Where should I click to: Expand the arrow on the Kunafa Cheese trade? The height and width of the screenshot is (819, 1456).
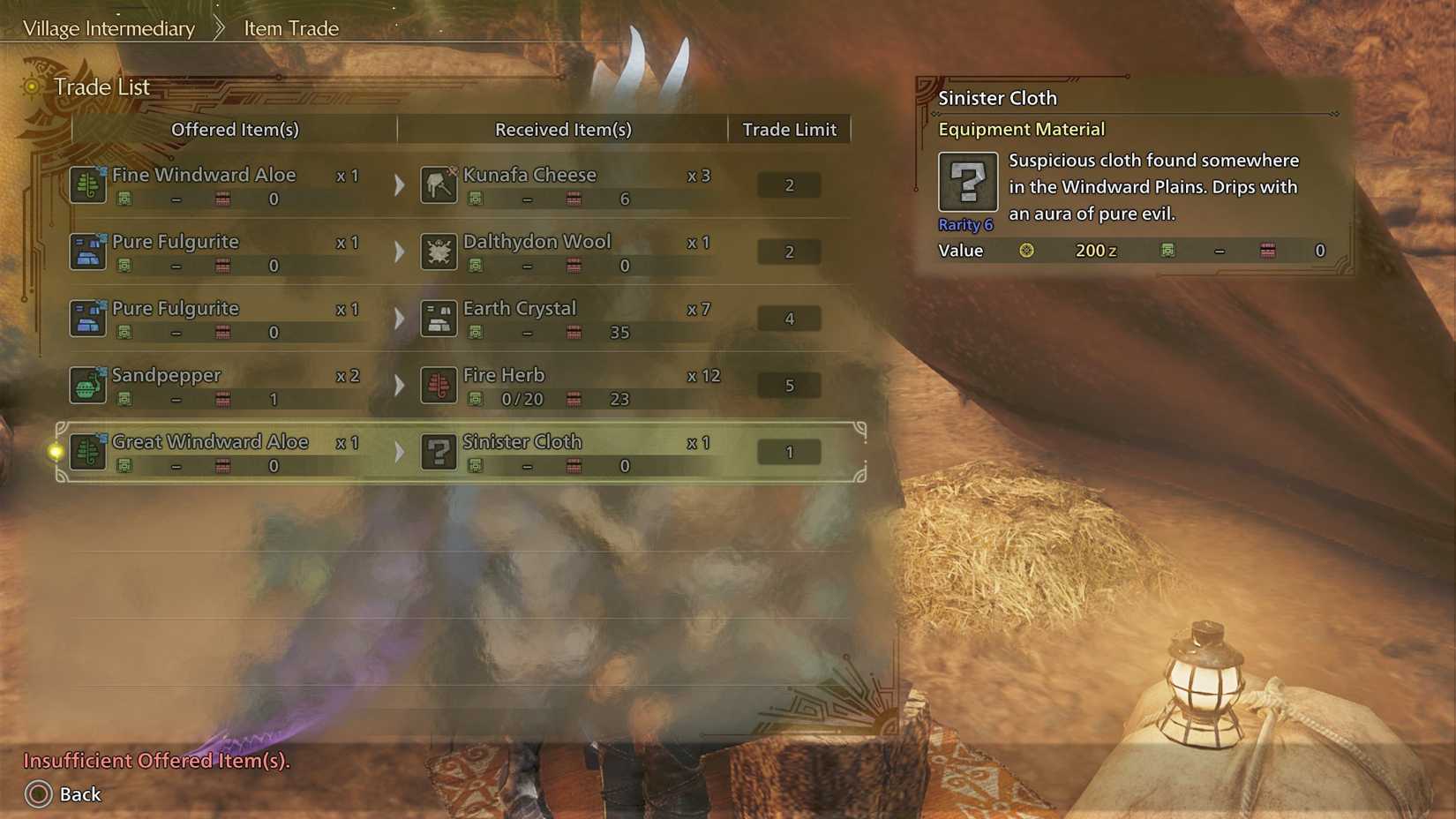pos(399,184)
